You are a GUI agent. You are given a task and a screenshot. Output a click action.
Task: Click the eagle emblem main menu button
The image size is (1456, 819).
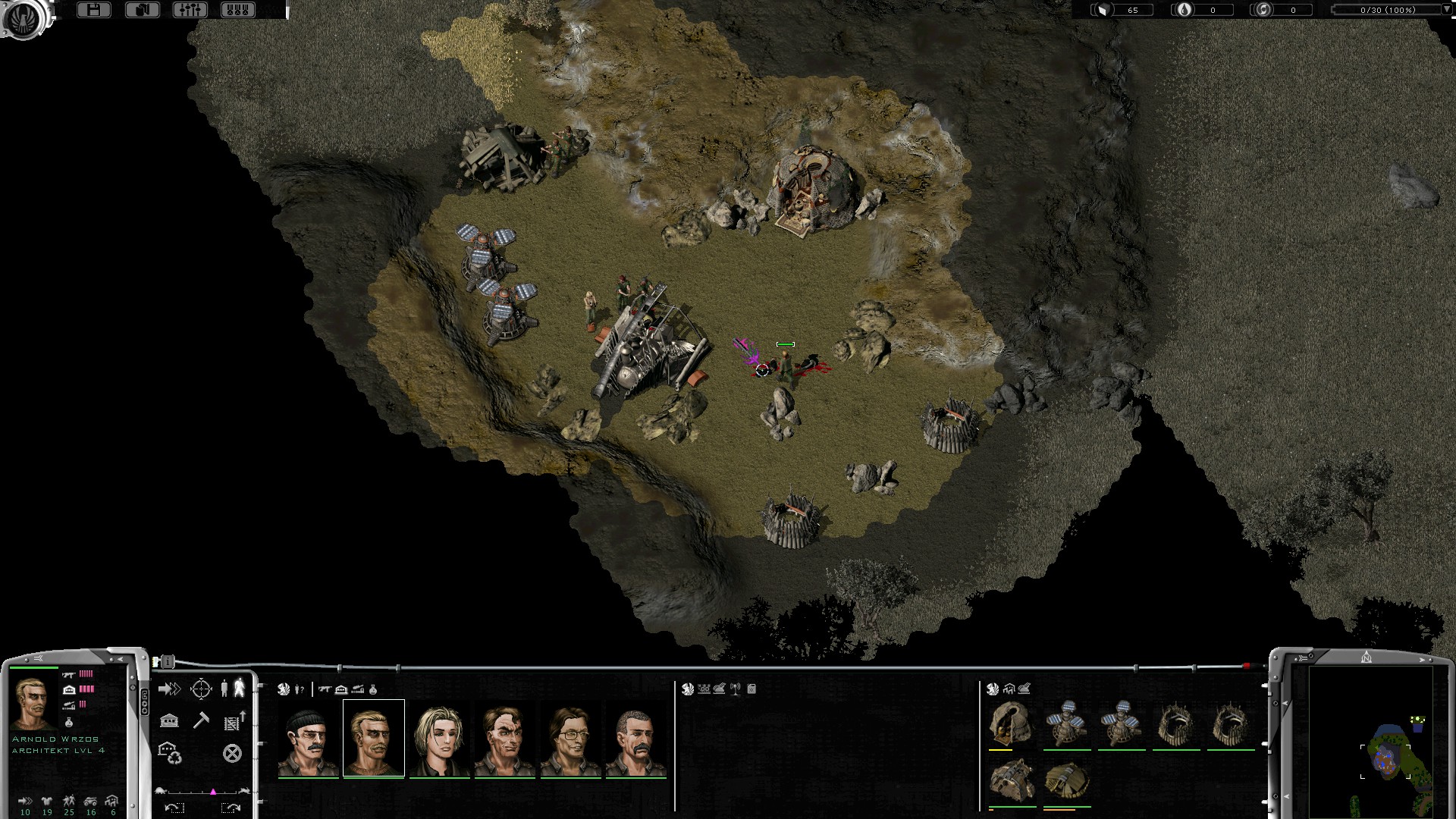(x=25, y=17)
